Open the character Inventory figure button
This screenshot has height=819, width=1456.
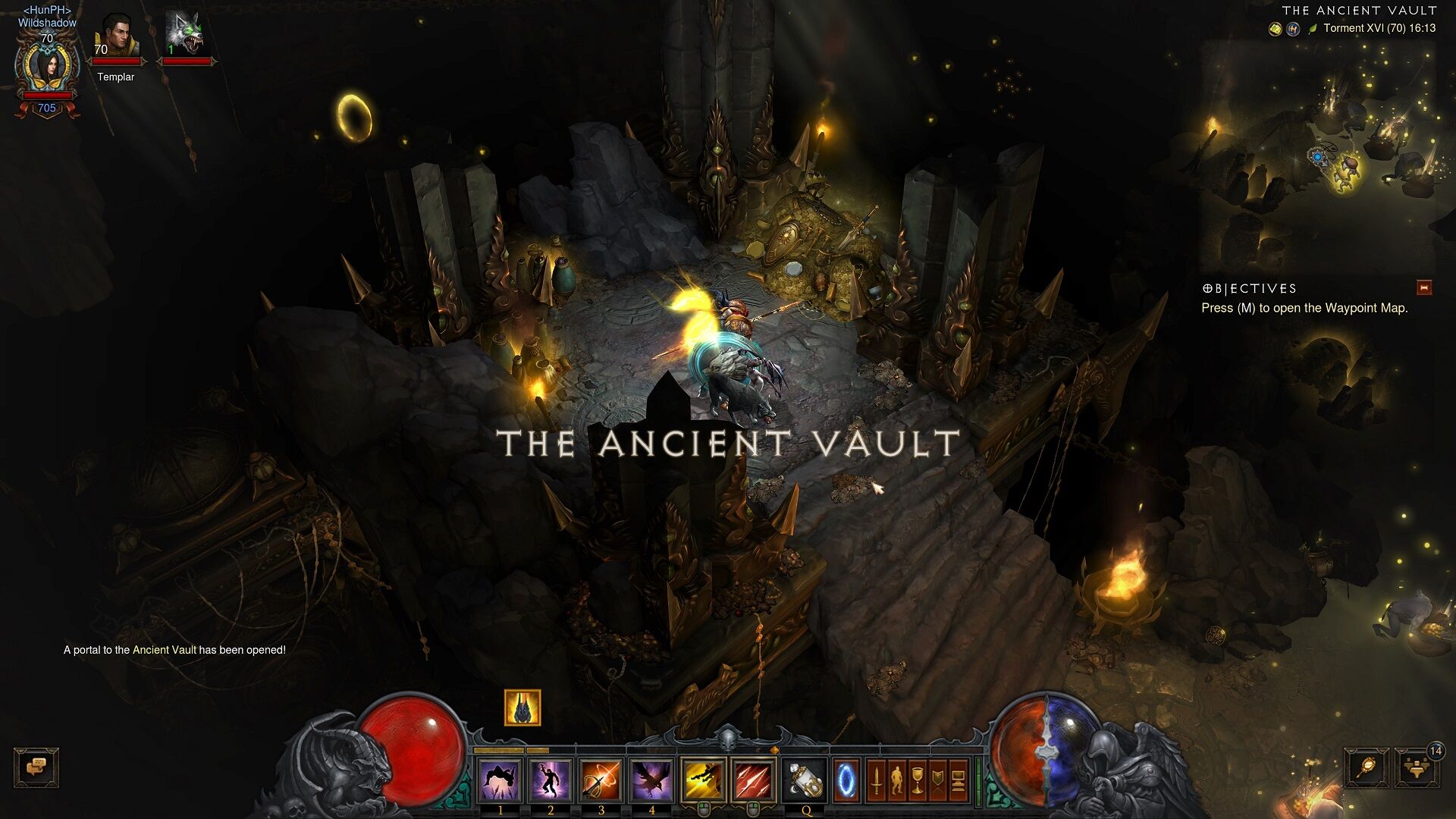897,780
